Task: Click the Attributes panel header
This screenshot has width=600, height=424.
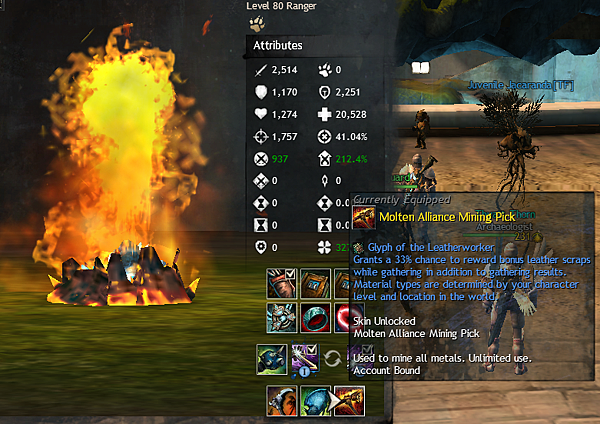Action: tap(278, 45)
